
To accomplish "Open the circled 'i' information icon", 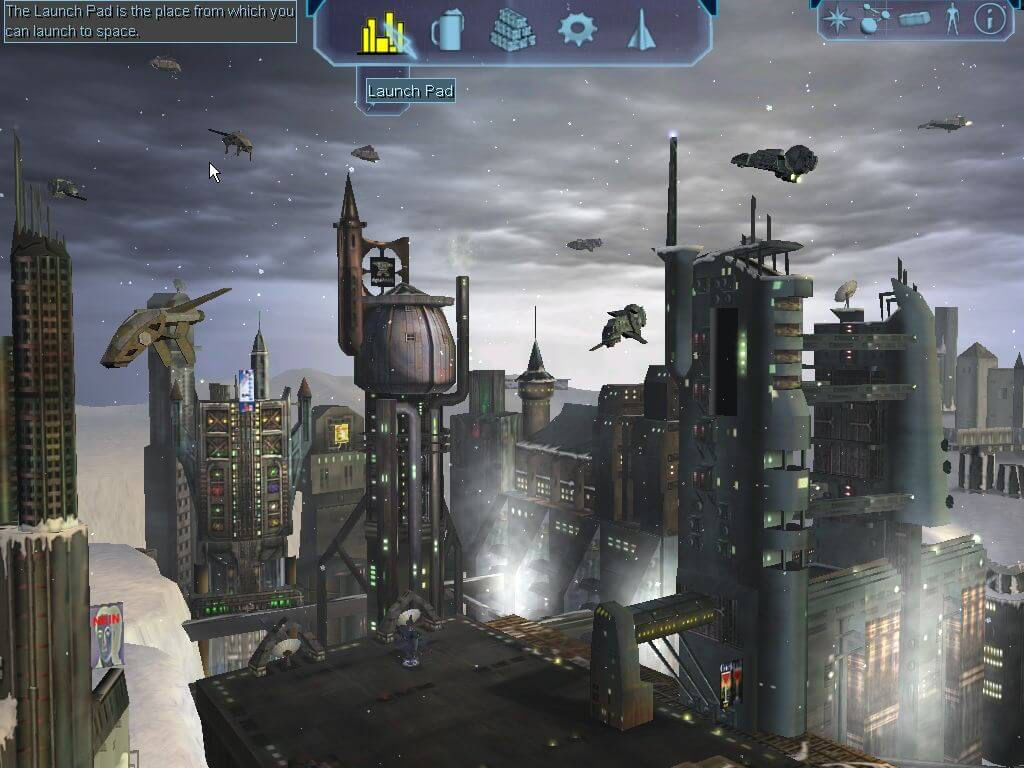I will pyautogui.click(x=989, y=18).
